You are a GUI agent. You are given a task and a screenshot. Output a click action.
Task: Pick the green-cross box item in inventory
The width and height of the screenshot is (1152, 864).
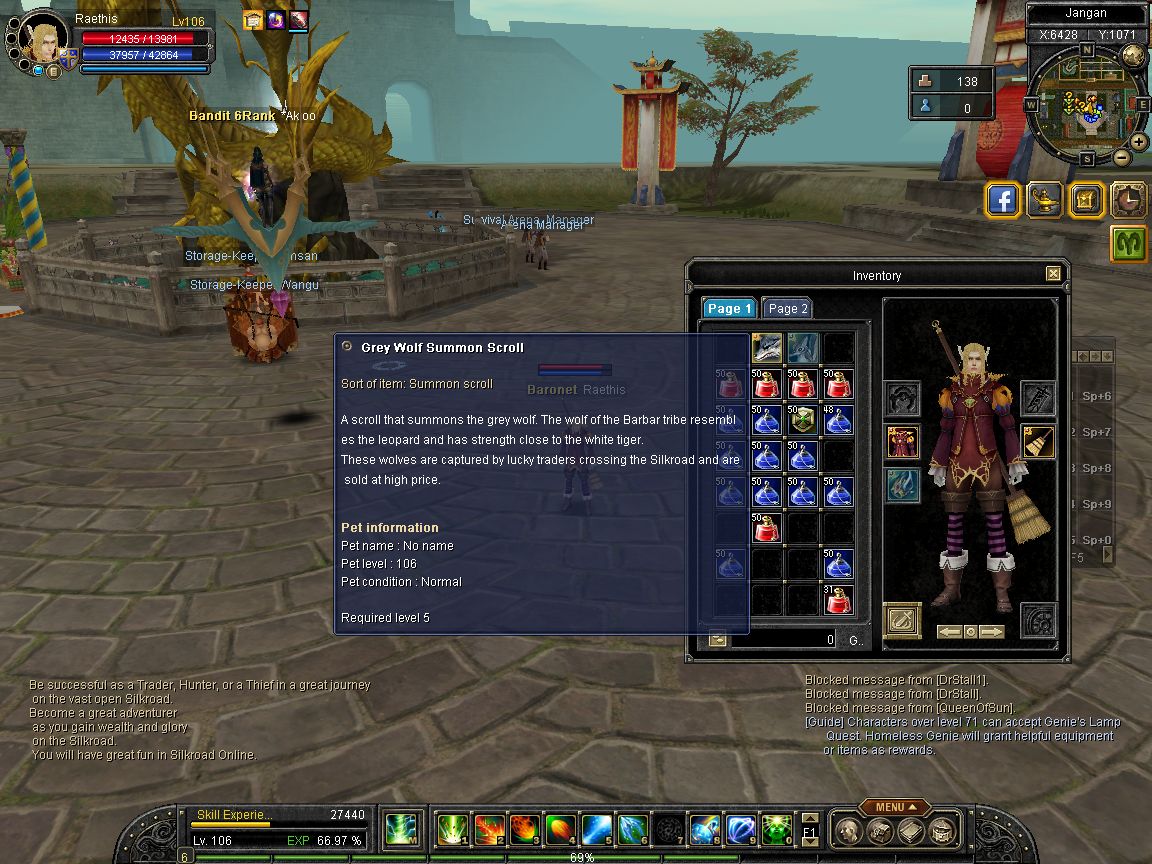coord(803,420)
